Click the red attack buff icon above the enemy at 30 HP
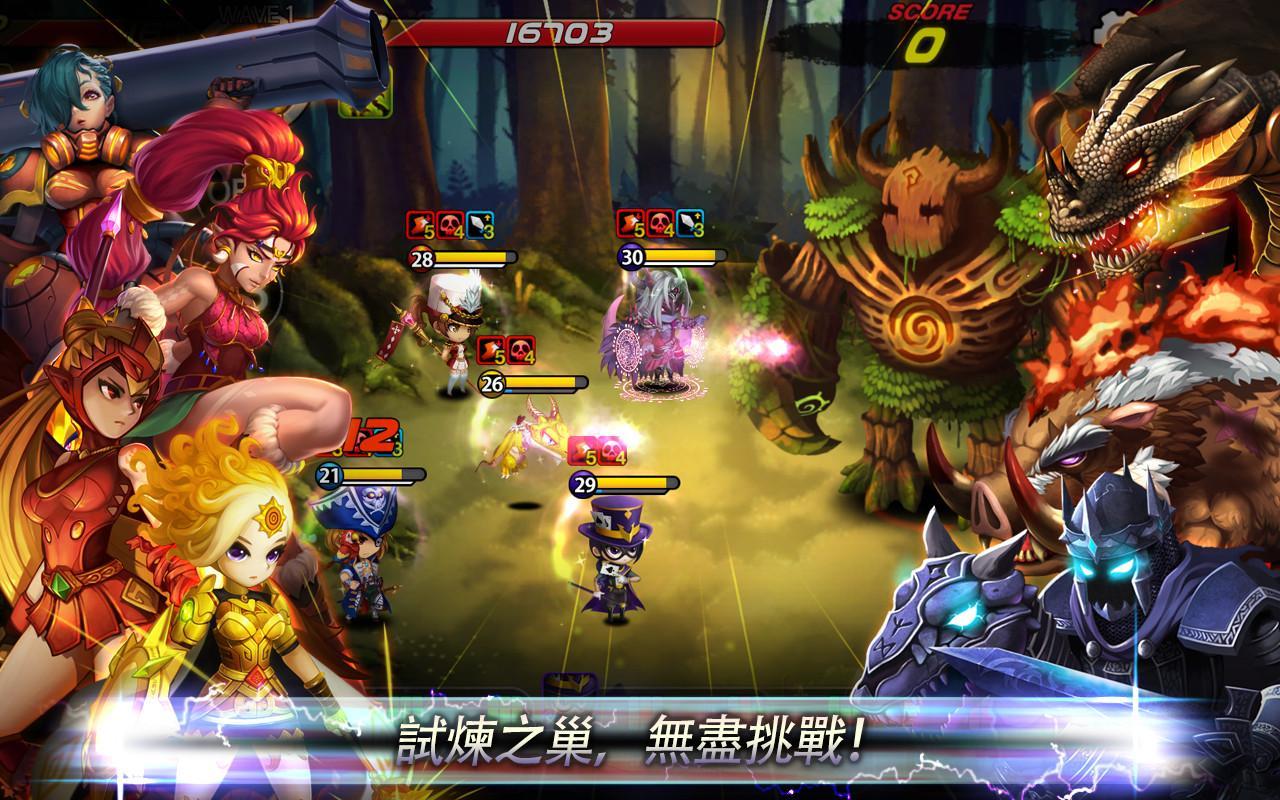 pyautogui.click(x=631, y=226)
